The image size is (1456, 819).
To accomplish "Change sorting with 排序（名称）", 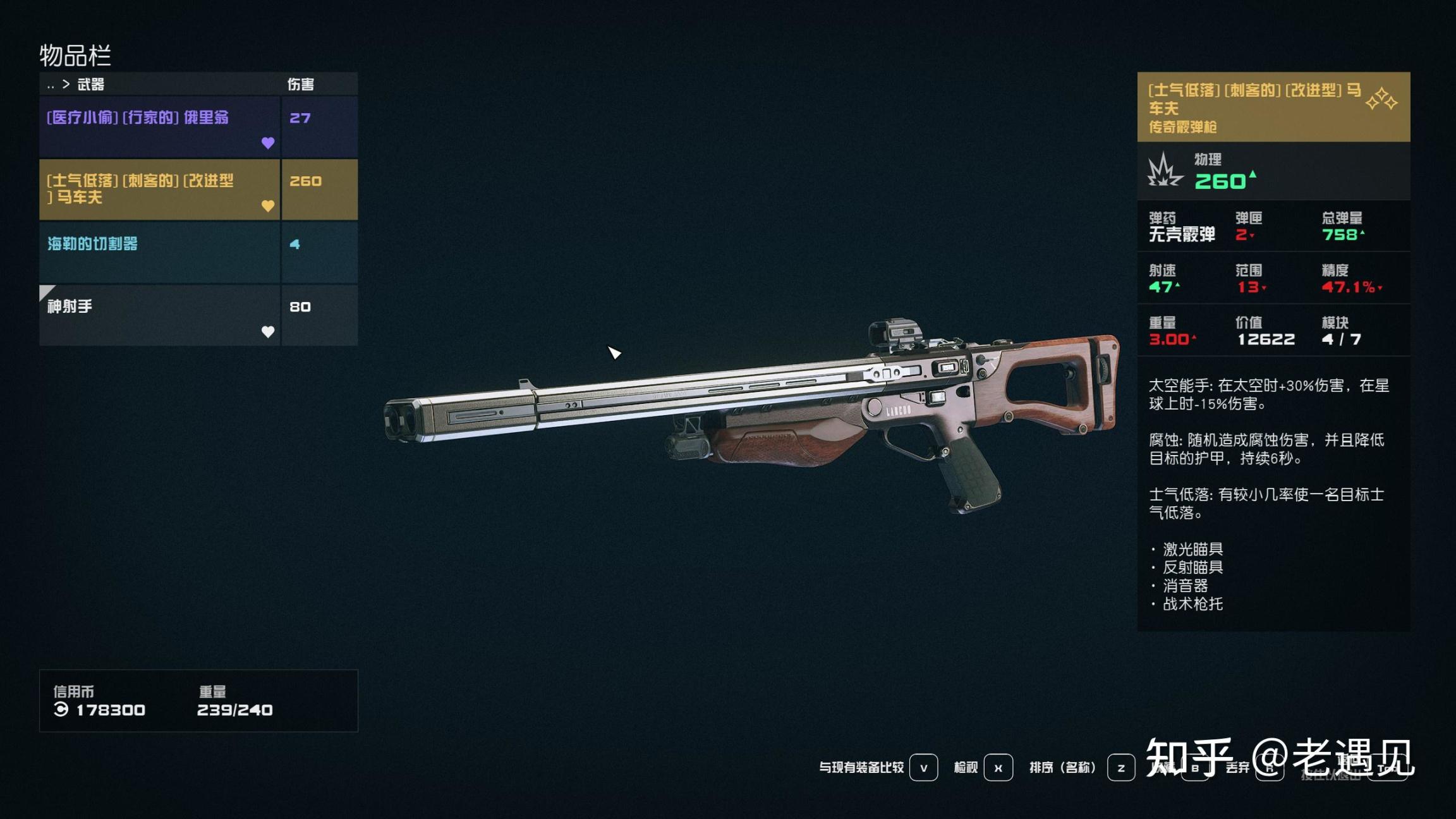I will click(x=1120, y=768).
